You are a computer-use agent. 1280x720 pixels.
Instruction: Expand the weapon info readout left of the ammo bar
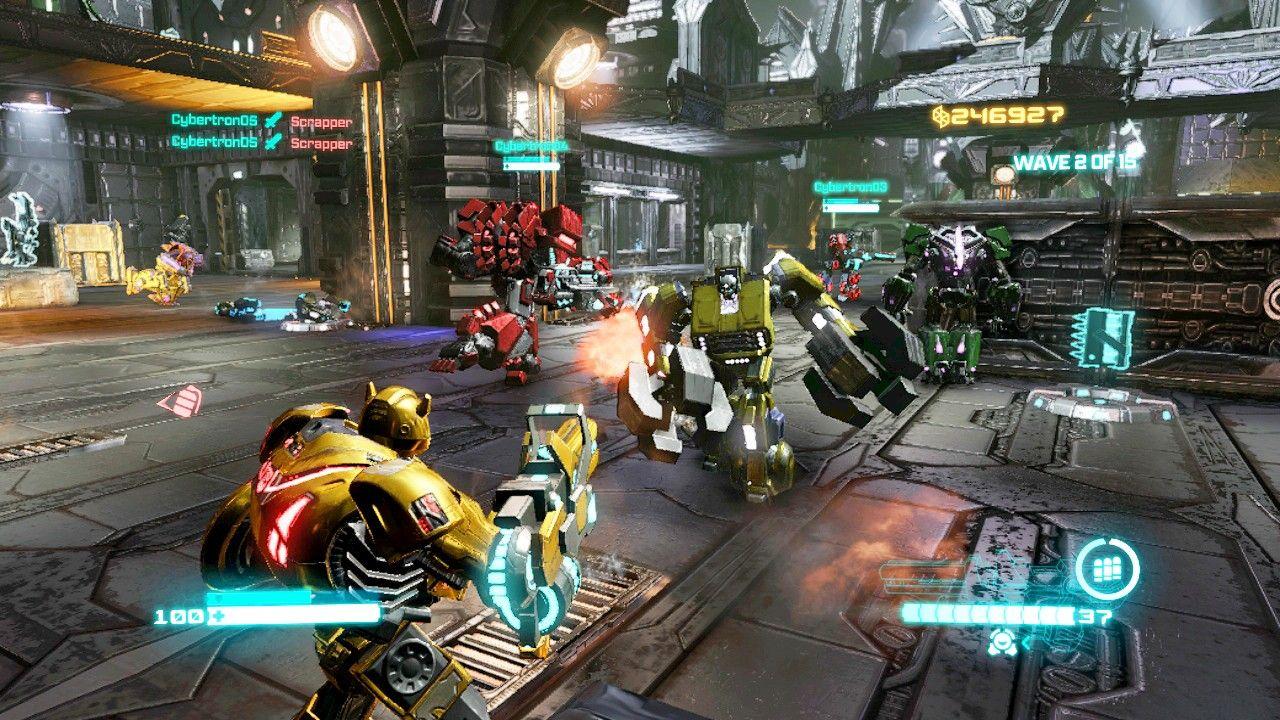pyautogui.click(x=920, y=575)
